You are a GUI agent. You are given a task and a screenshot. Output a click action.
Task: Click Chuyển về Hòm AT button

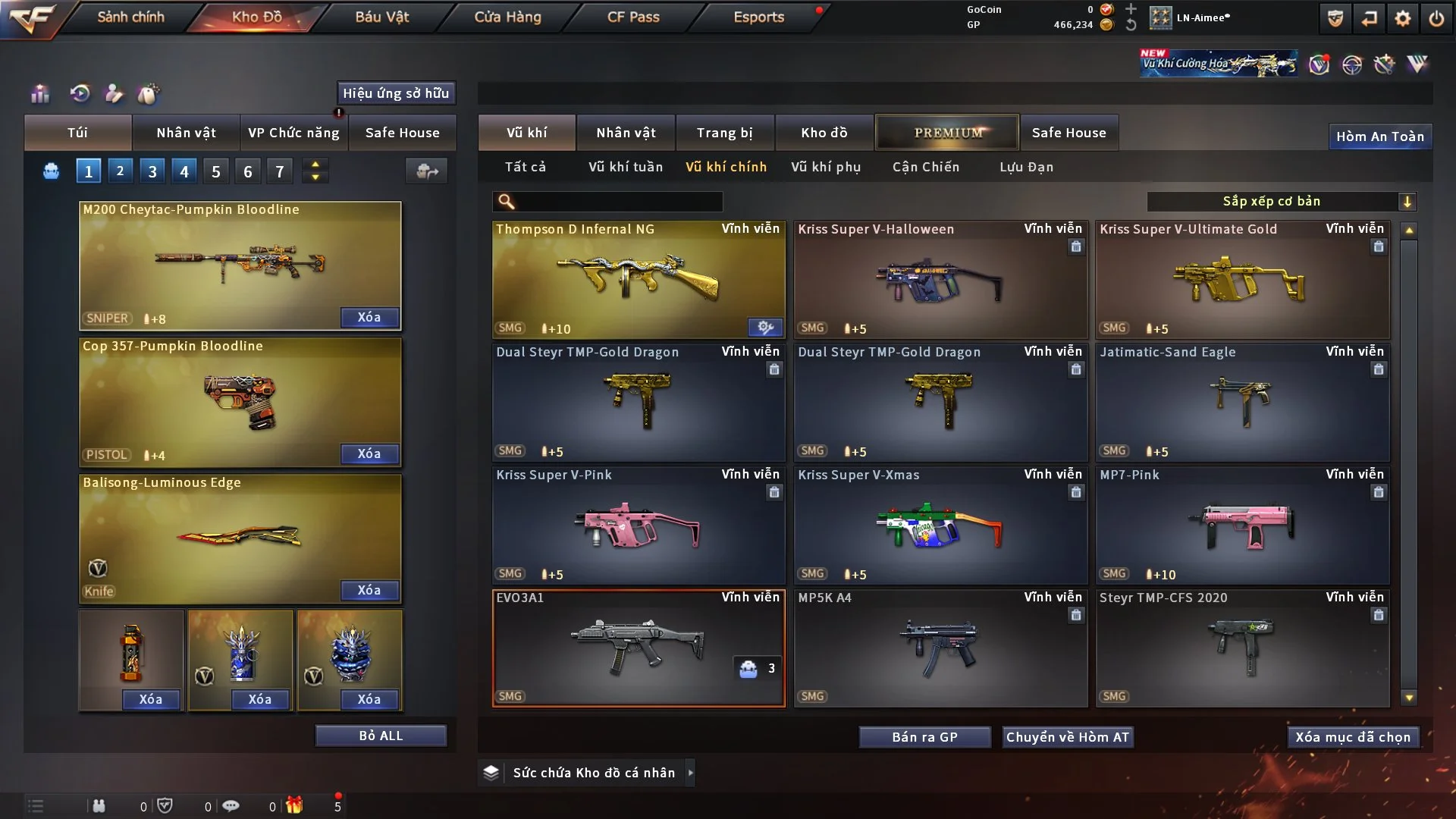click(x=1067, y=737)
